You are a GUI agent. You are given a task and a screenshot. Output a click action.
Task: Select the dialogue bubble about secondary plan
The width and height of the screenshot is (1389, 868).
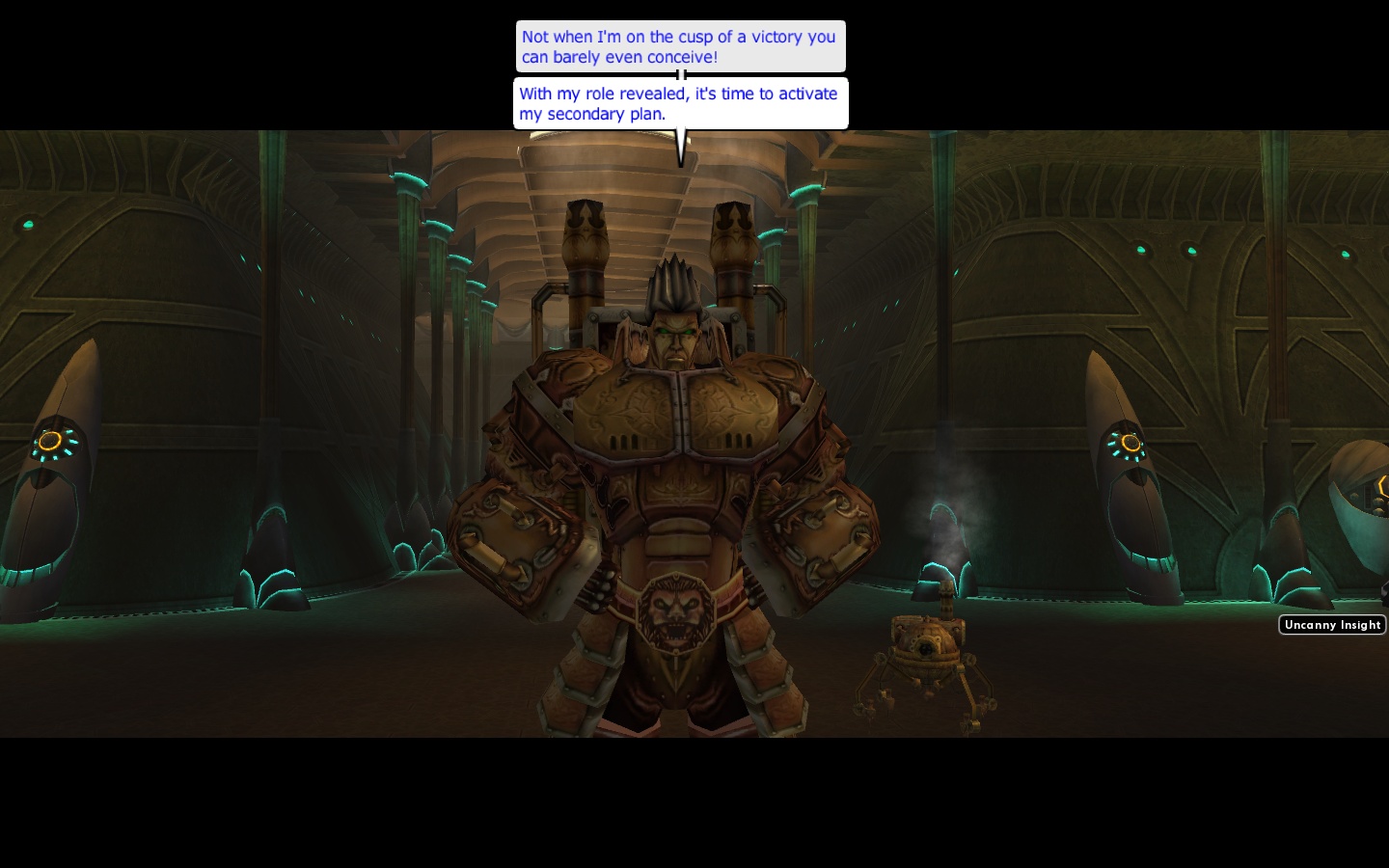(x=678, y=103)
